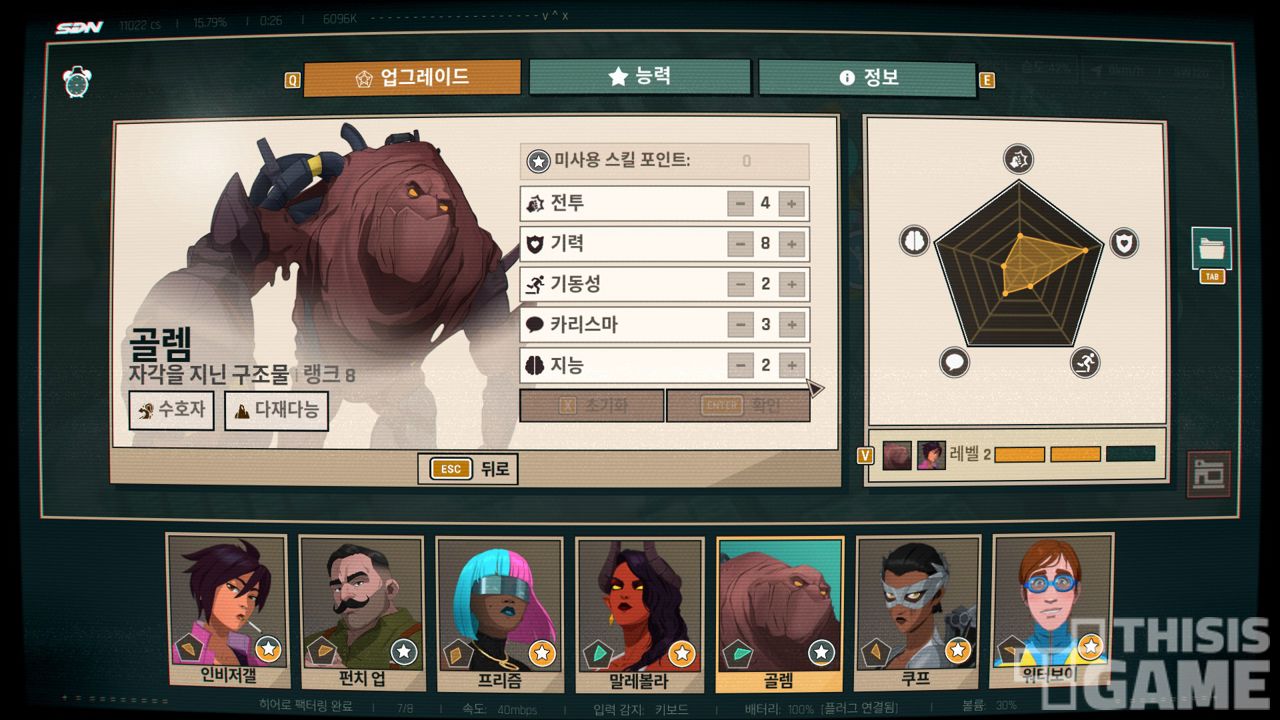Viewport: 1280px width, 720px height.
Task: Click the alarm clock icon
Action: [78, 81]
